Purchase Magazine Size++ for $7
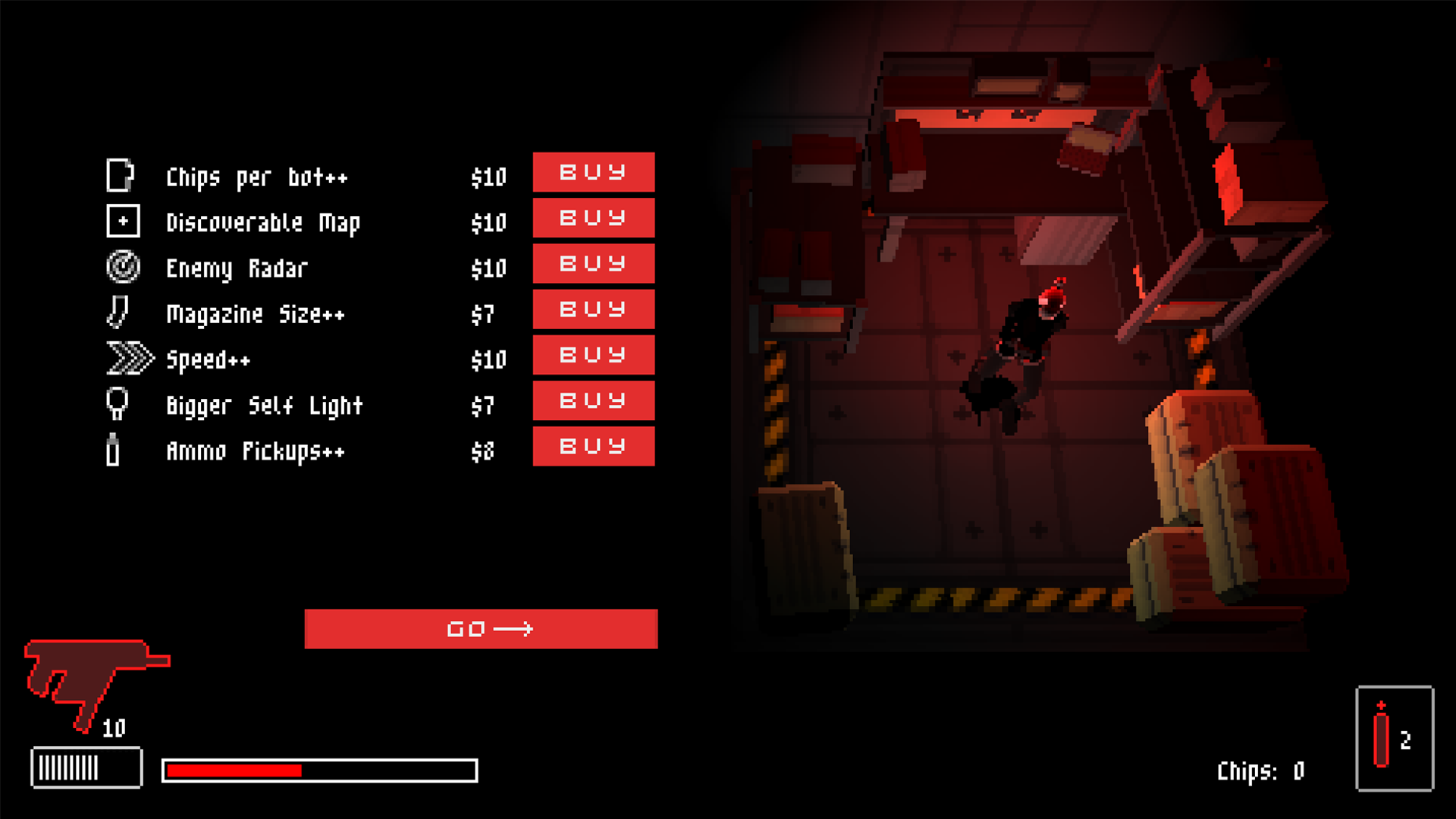1456x819 pixels. 593,309
